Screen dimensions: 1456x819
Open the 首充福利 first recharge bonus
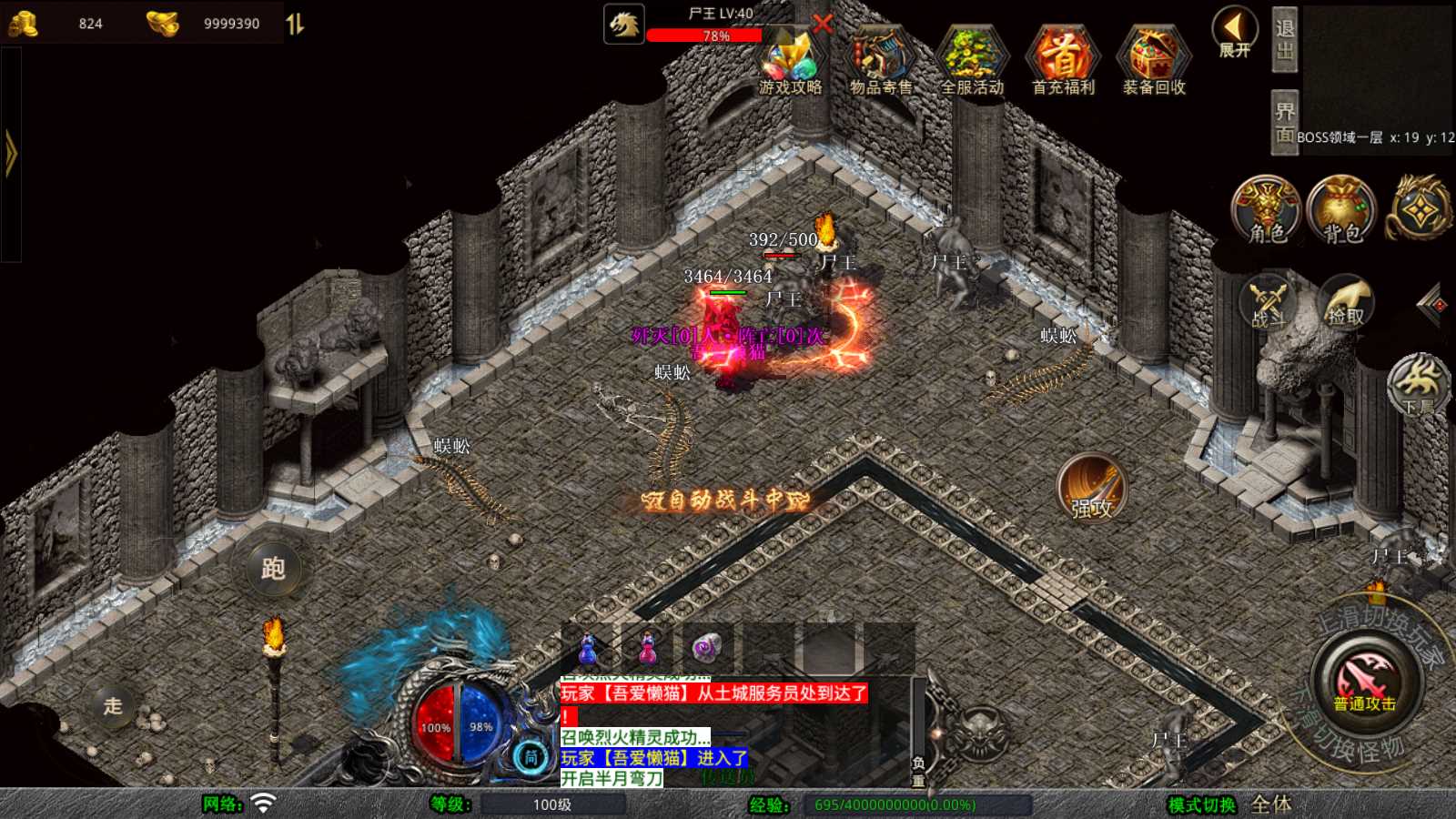click(1063, 60)
